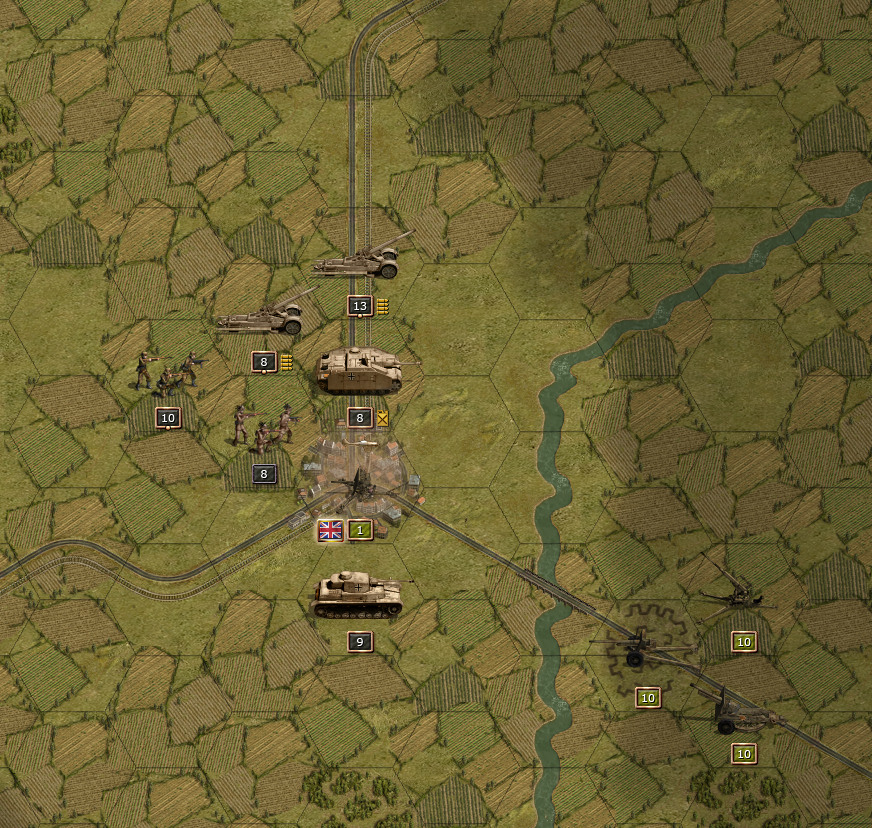Select the StuG assault gun unit
Viewport: 872px width, 828px height.
tap(360, 371)
